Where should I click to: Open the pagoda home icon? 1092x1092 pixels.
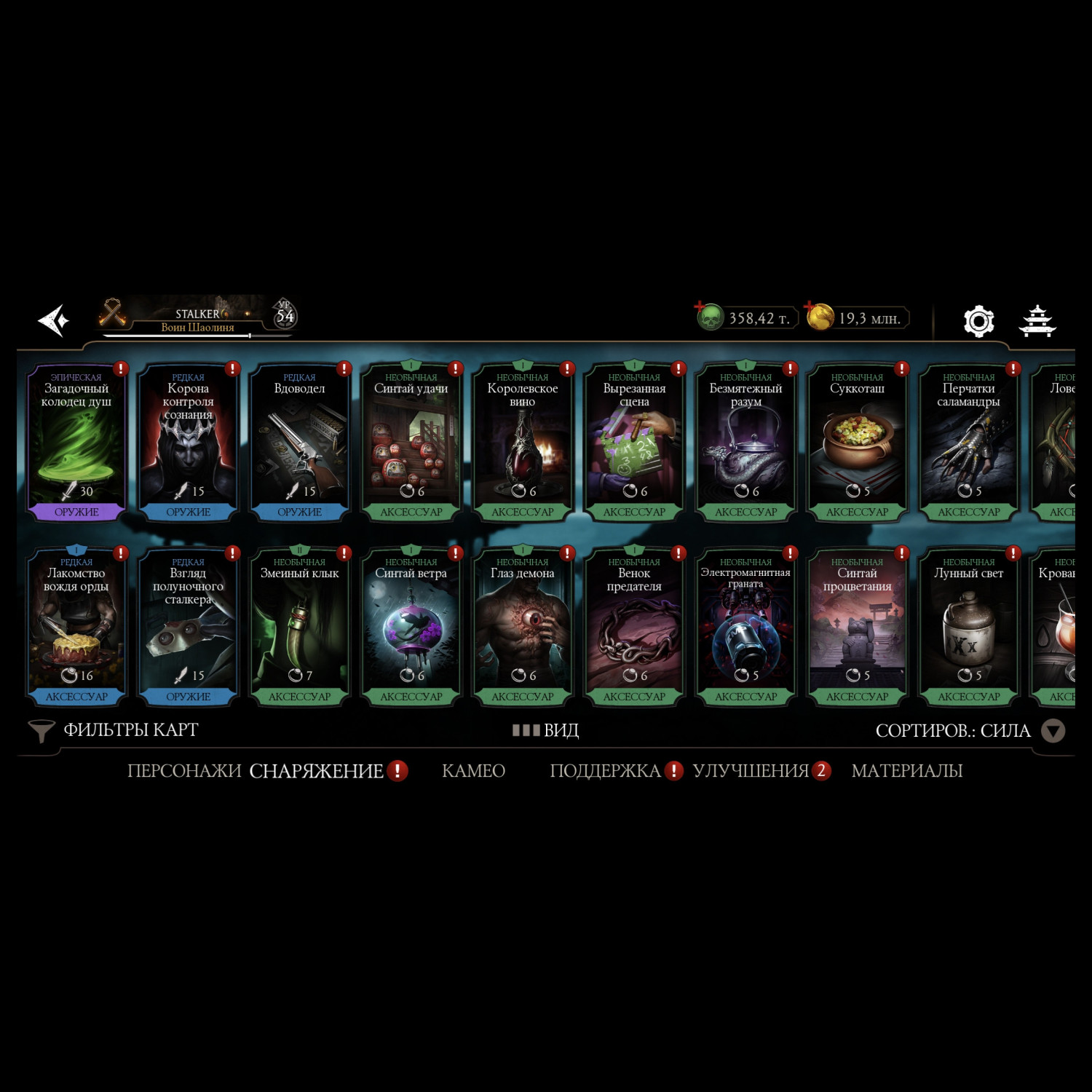[1037, 321]
